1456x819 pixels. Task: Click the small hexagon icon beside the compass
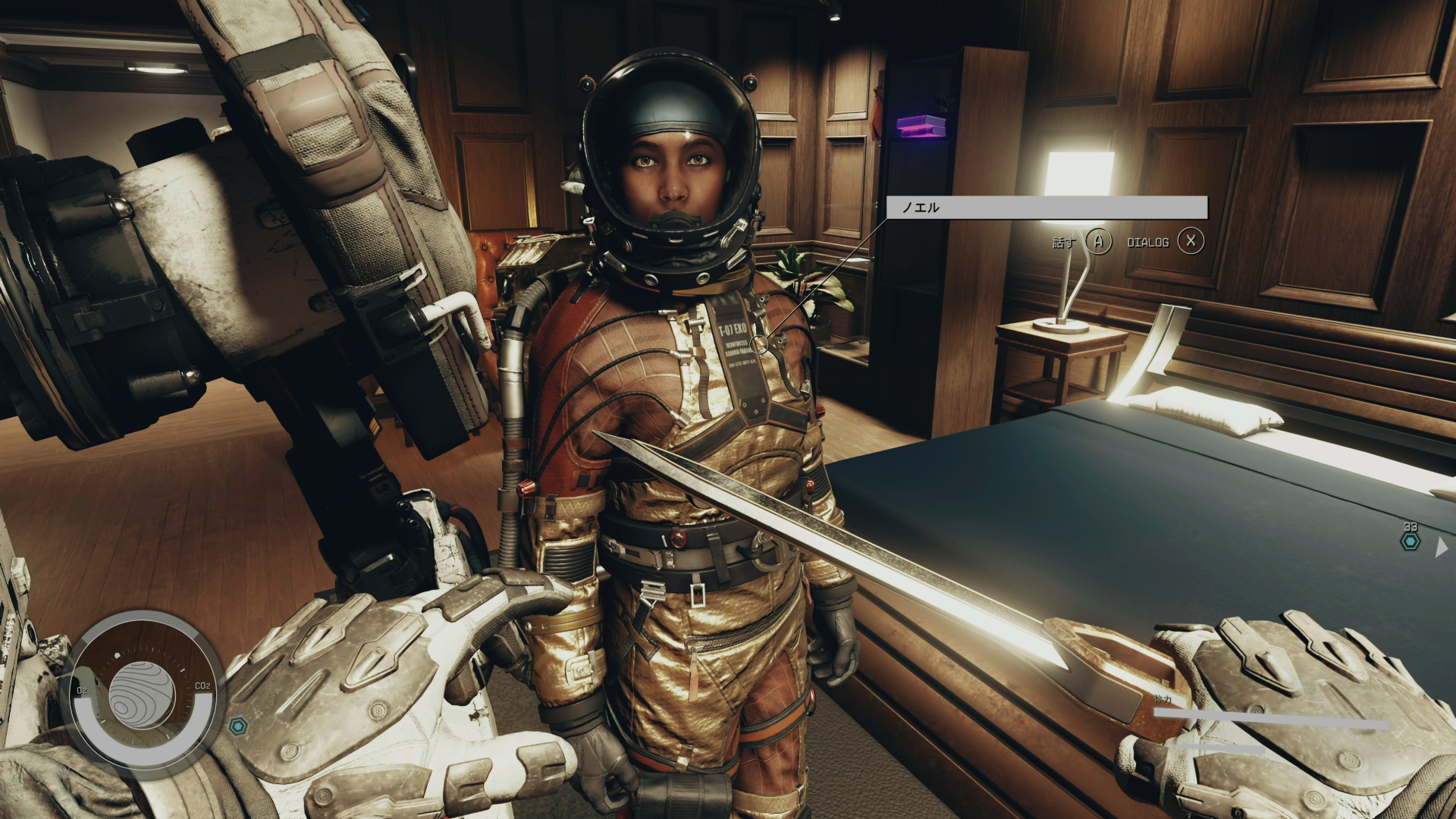tap(240, 726)
